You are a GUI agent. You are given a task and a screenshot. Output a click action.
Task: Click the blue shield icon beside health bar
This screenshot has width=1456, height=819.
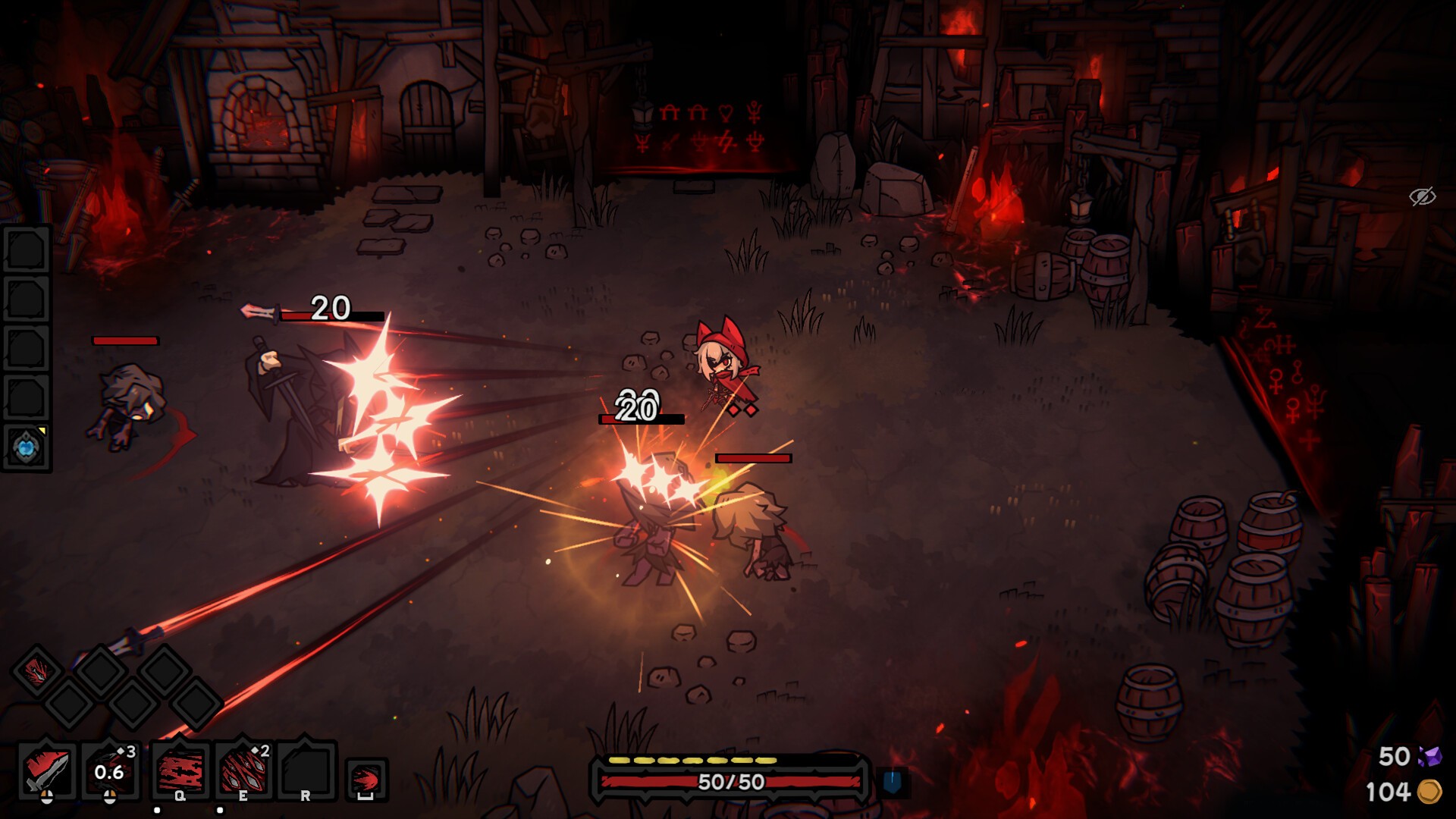click(x=893, y=782)
